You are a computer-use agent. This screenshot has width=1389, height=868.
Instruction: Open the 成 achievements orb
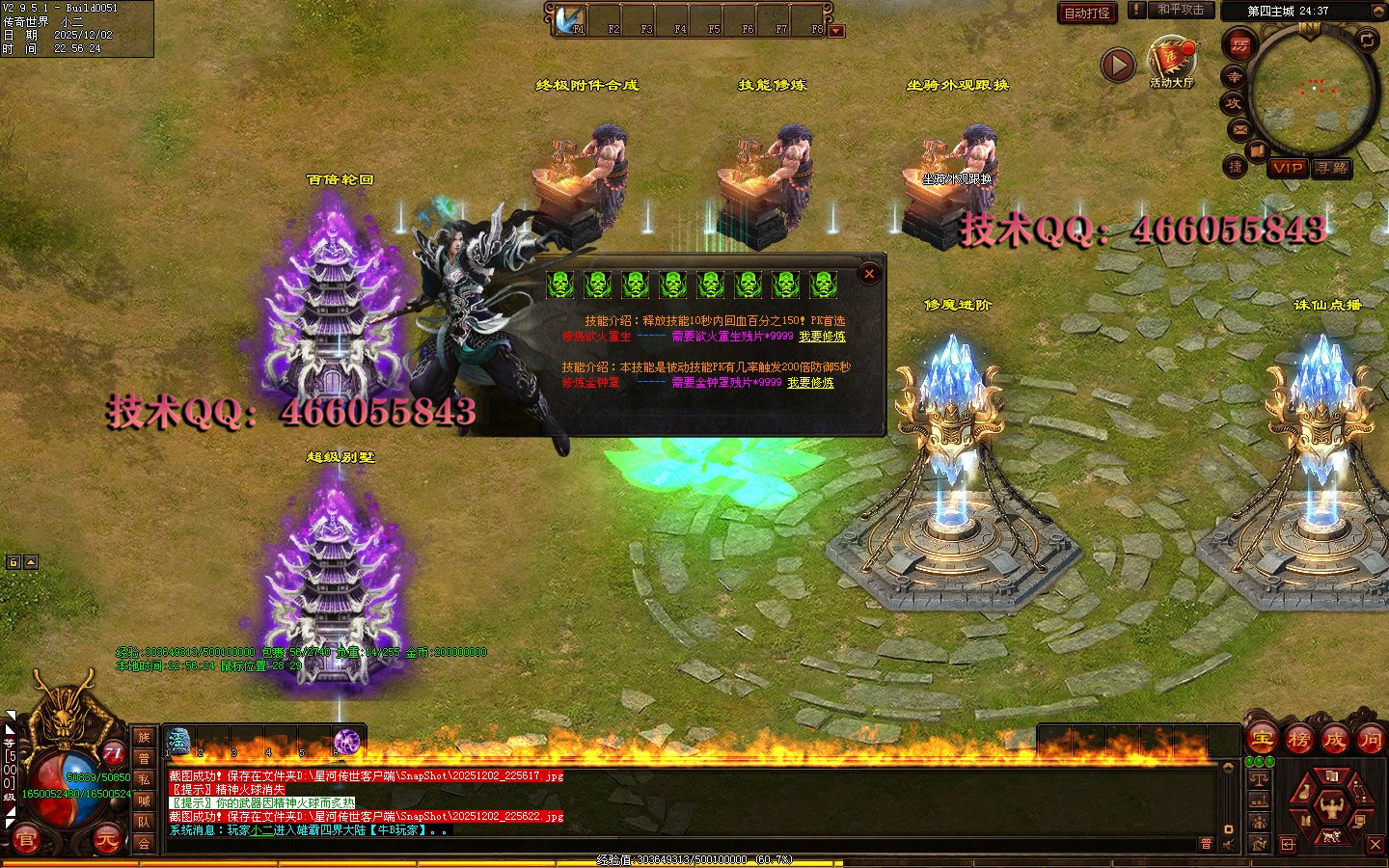pyautogui.click(x=1335, y=740)
